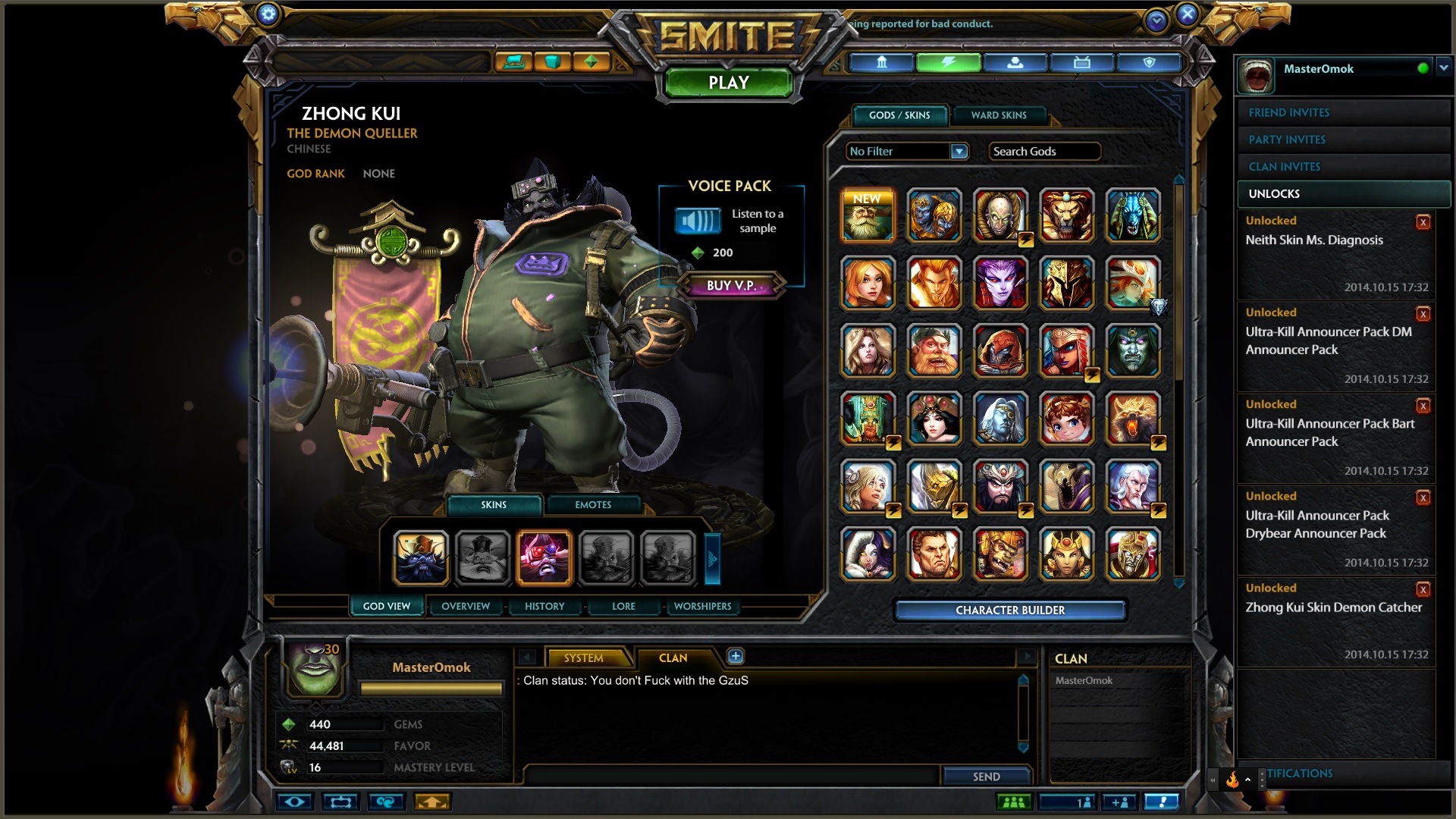The height and width of the screenshot is (819, 1456).
Task: Choose the selected Demon Catcher skin thumbnail
Action: pos(544,558)
